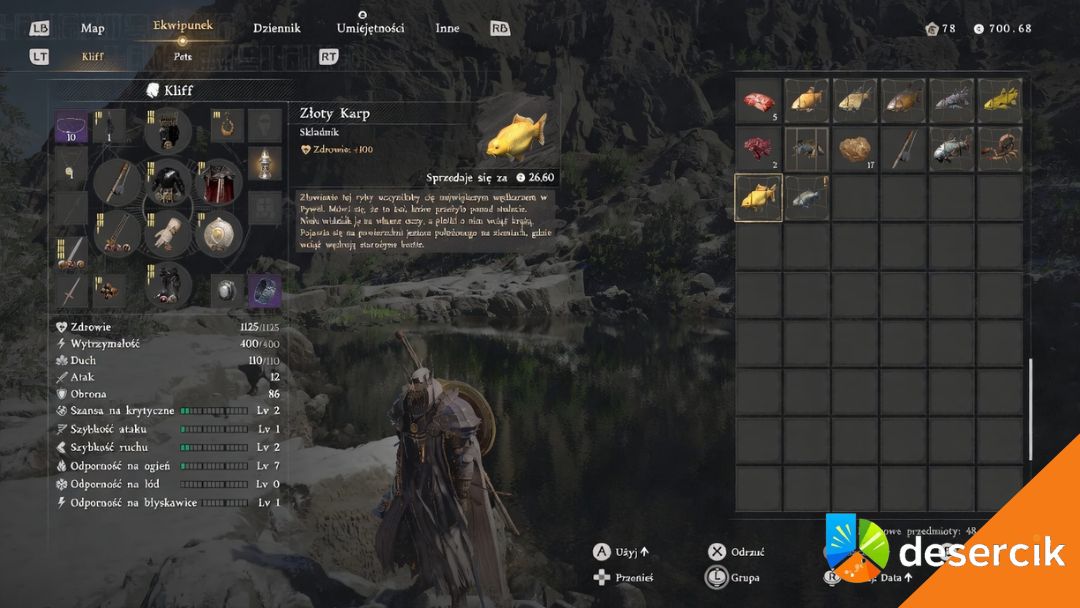Choose the gold earring equipment slot

click(x=228, y=126)
